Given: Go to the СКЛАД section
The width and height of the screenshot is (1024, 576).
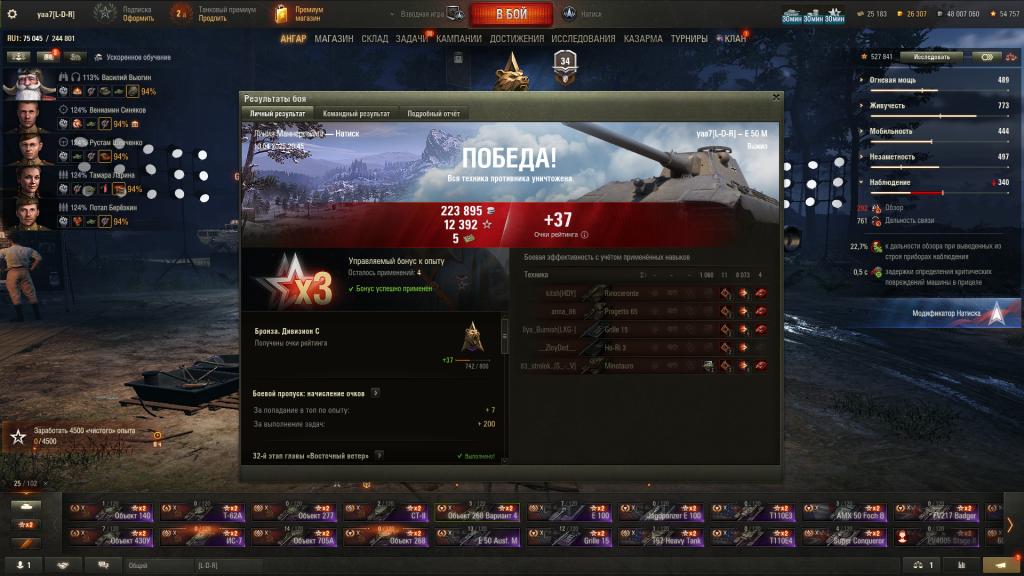Looking at the screenshot, I should pyautogui.click(x=374, y=39).
